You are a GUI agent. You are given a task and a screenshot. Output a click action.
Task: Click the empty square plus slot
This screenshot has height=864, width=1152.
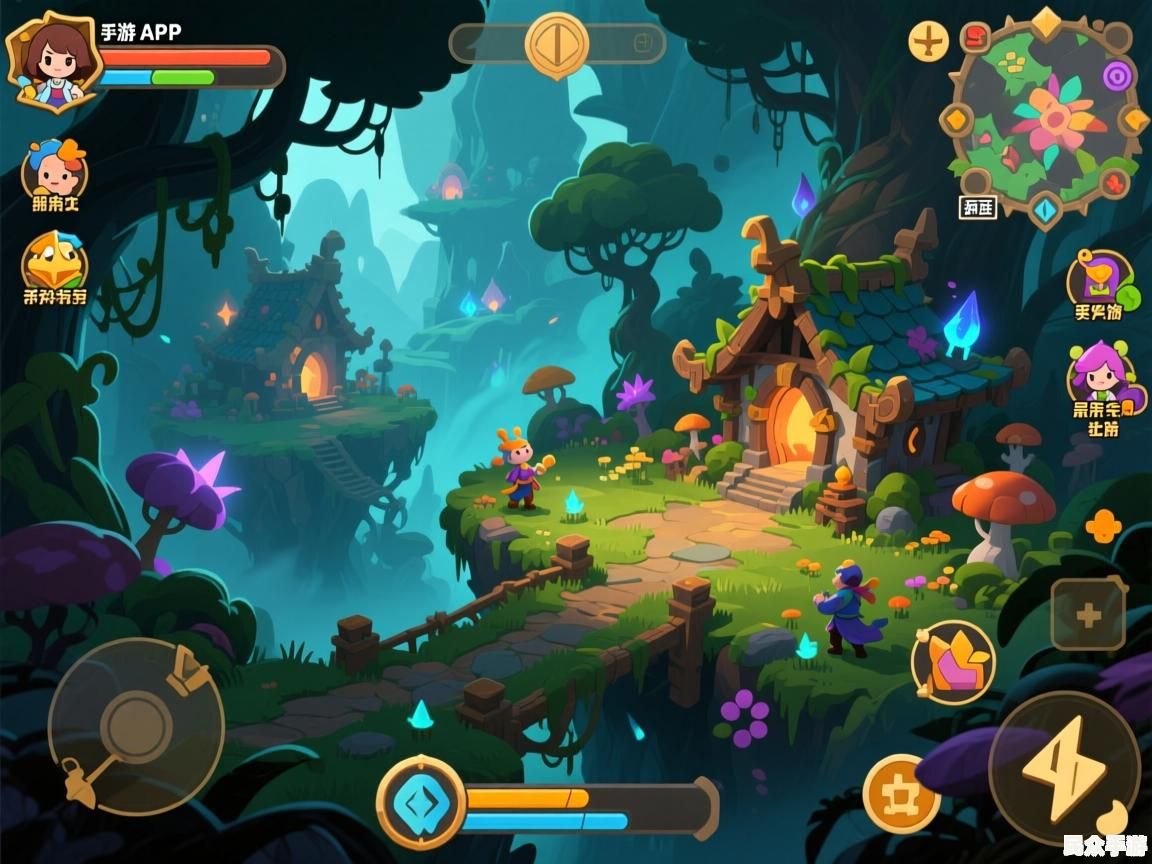tap(1088, 616)
